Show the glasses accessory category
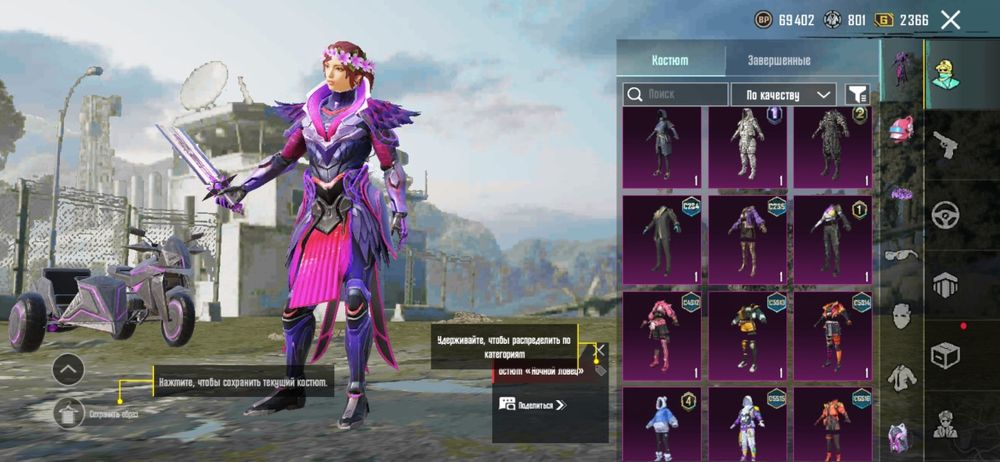Viewport: 1000px width, 462px height. click(900, 255)
